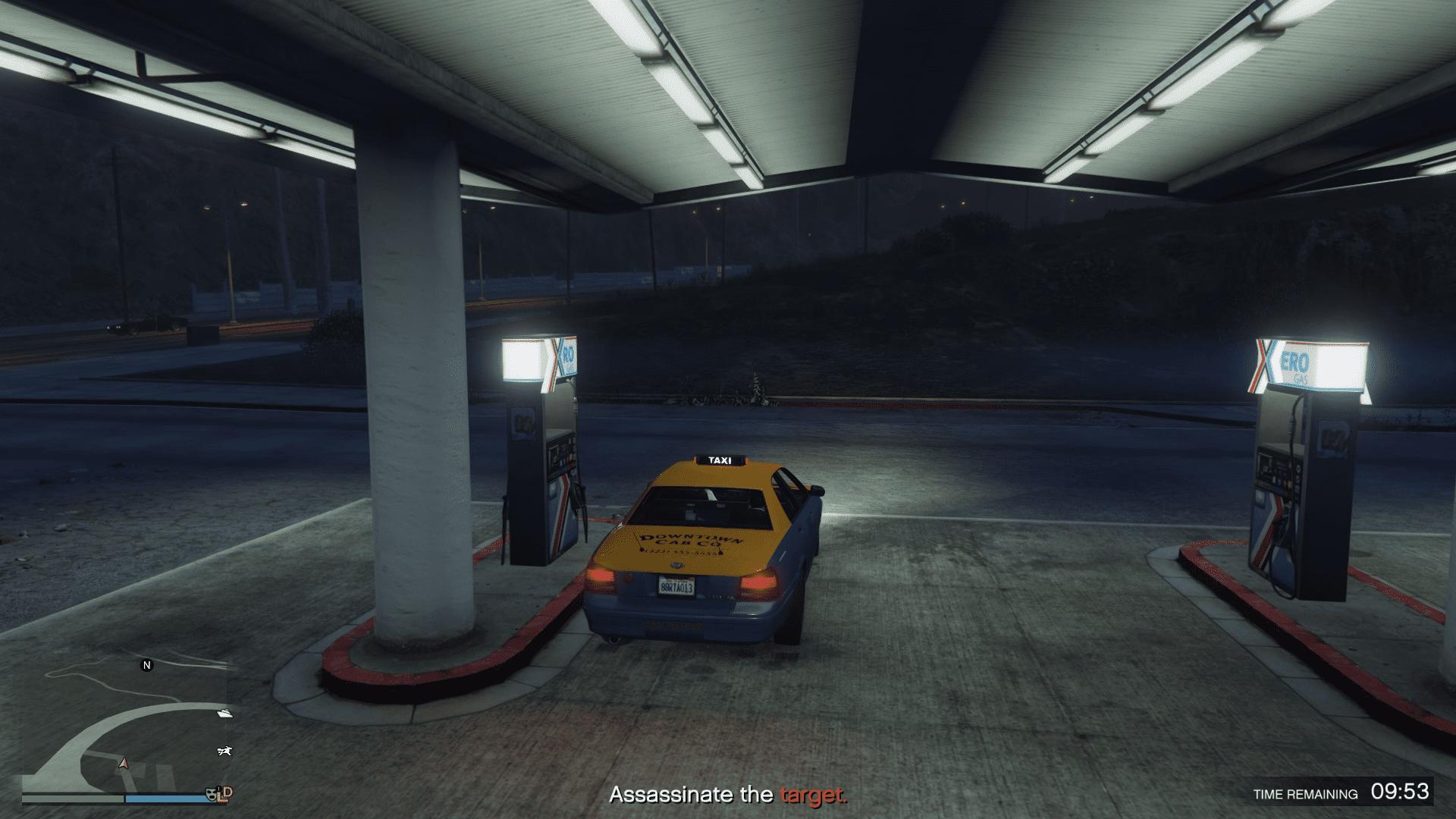Viewport: 1456px width, 819px height.
Task: Select the boat blip on the minimap
Action: coord(225,713)
